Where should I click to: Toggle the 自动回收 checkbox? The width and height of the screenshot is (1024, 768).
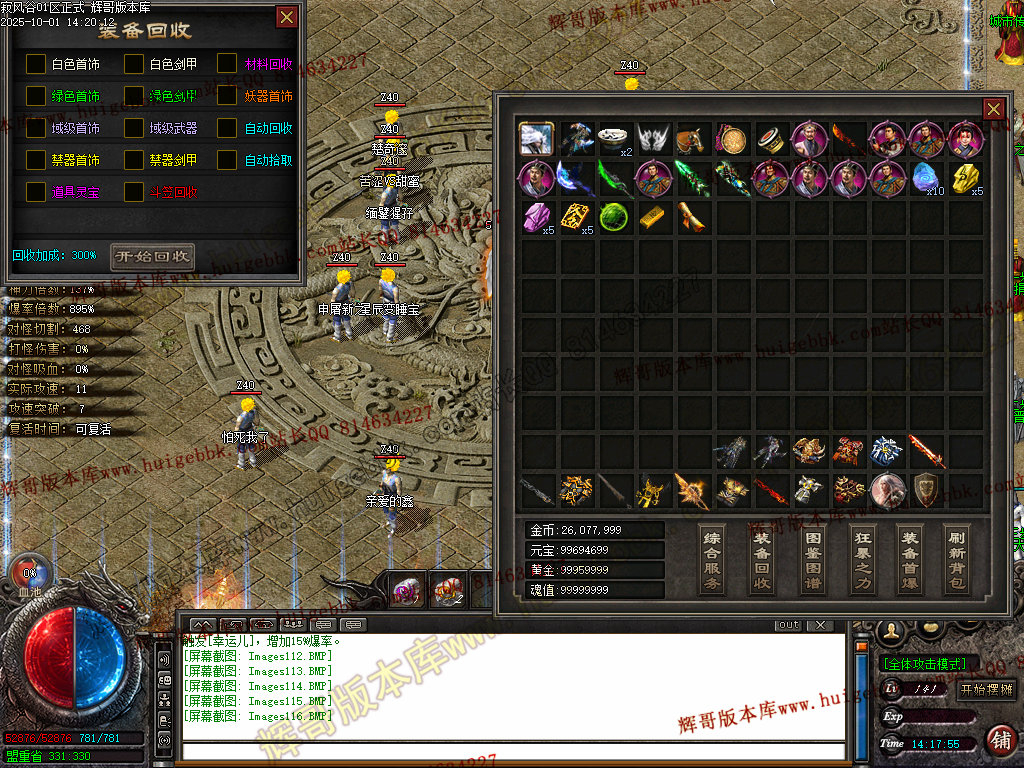tap(227, 128)
